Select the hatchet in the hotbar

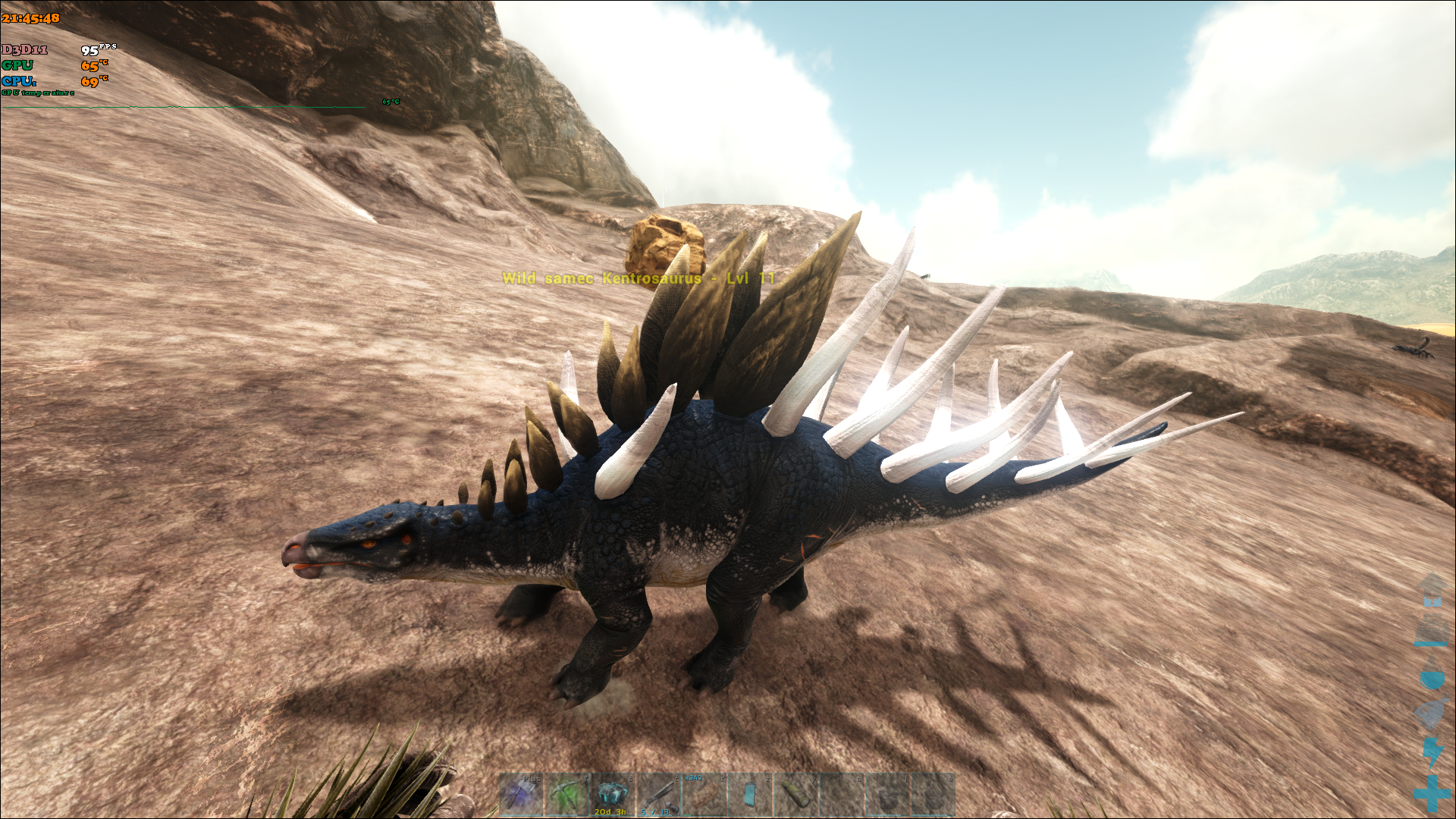click(x=521, y=795)
